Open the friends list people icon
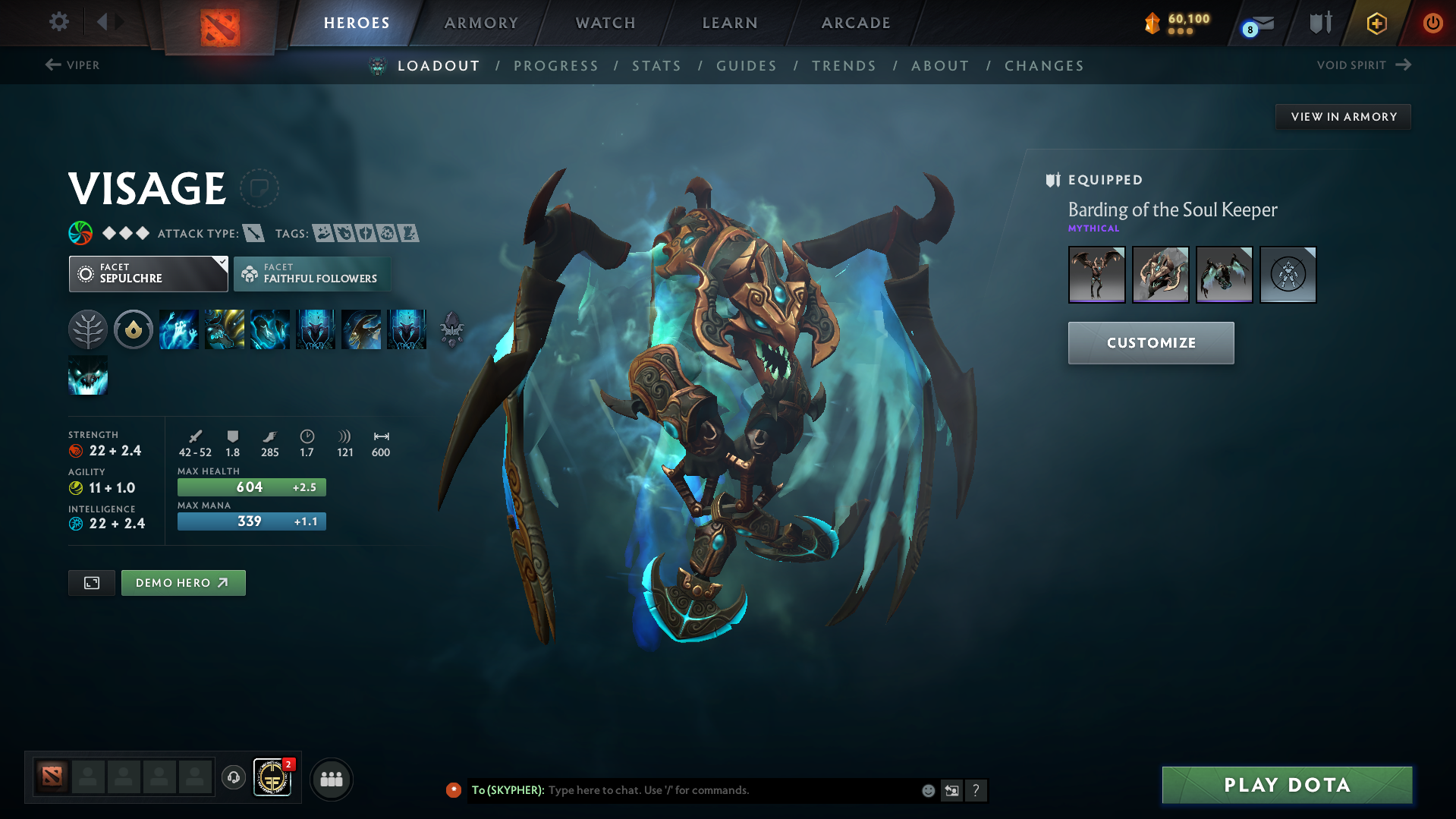This screenshot has width=1456, height=819. pyautogui.click(x=331, y=779)
